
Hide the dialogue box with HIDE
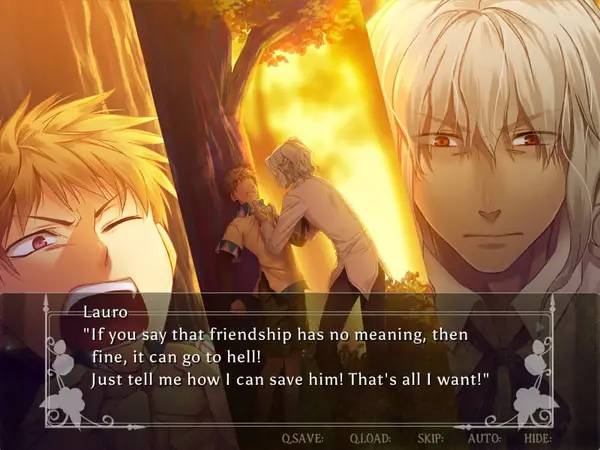click(x=538, y=438)
